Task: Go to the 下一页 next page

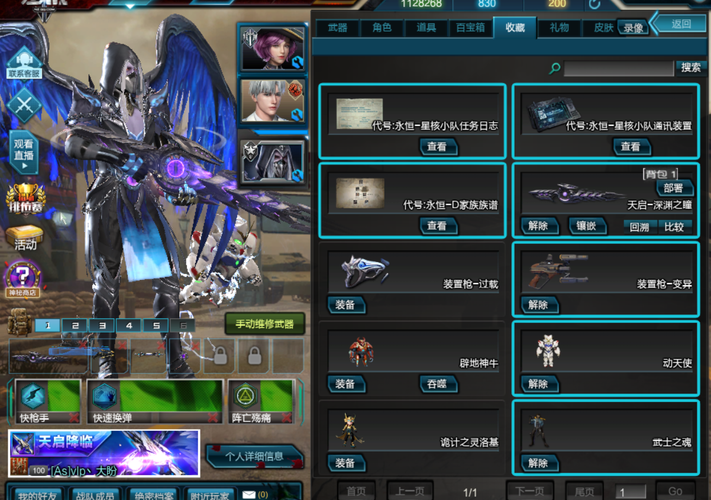Action: coord(529,491)
